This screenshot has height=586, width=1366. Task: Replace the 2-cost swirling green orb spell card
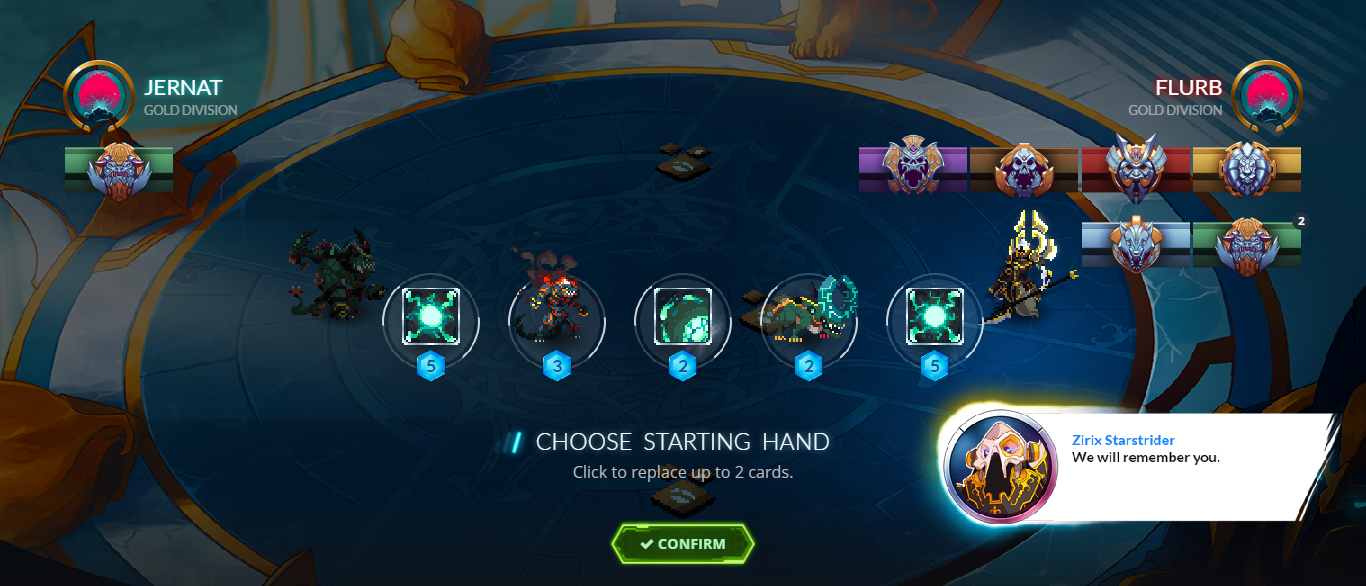683,320
